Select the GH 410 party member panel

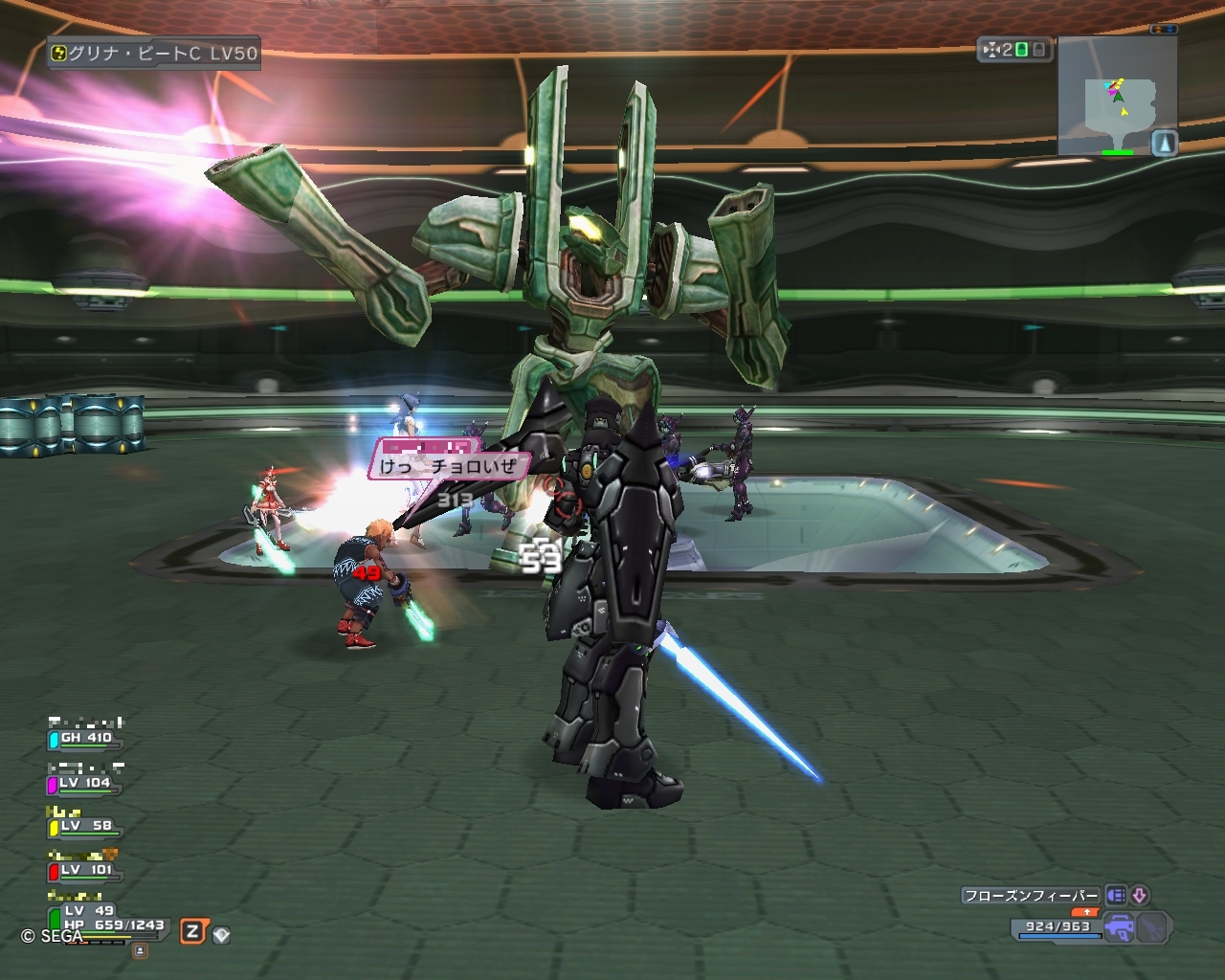pos(85,739)
